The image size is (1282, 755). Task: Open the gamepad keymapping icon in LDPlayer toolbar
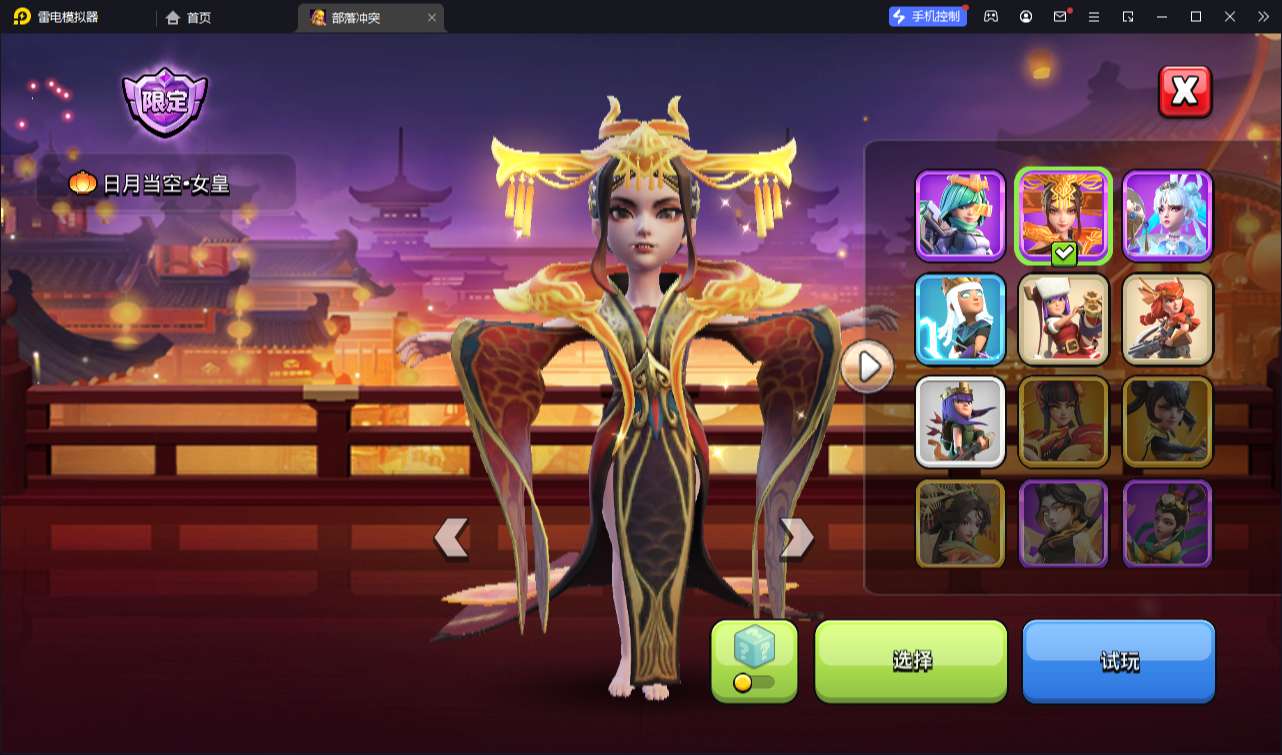[x=990, y=16]
